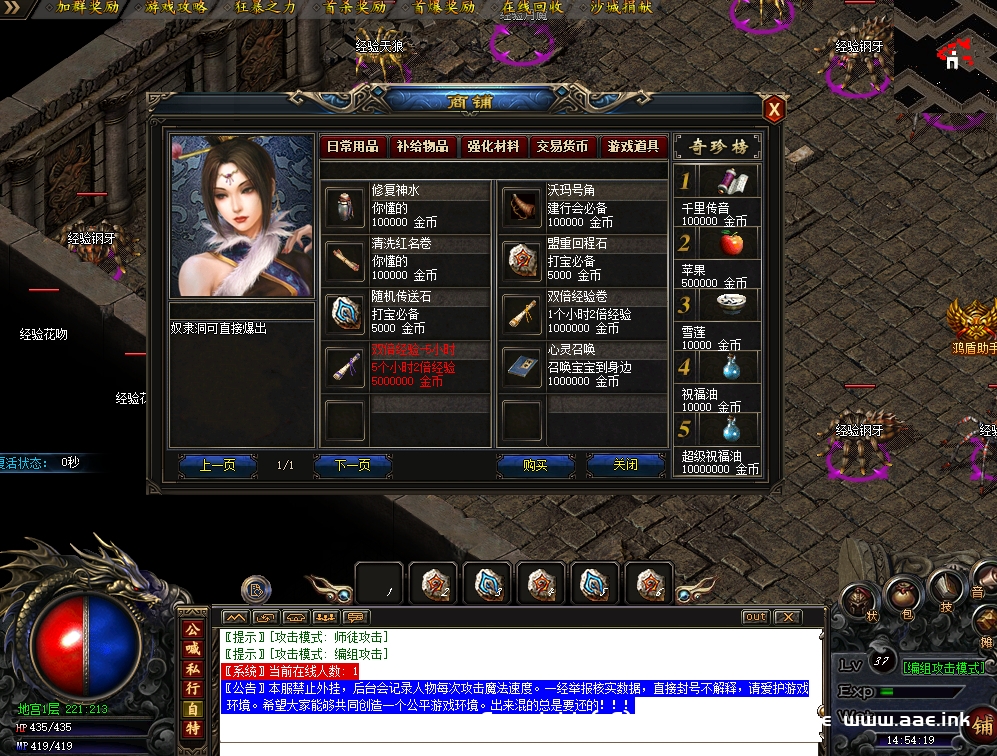Click the 关闭 close button
The width and height of the screenshot is (997, 756).
click(626, 465)
